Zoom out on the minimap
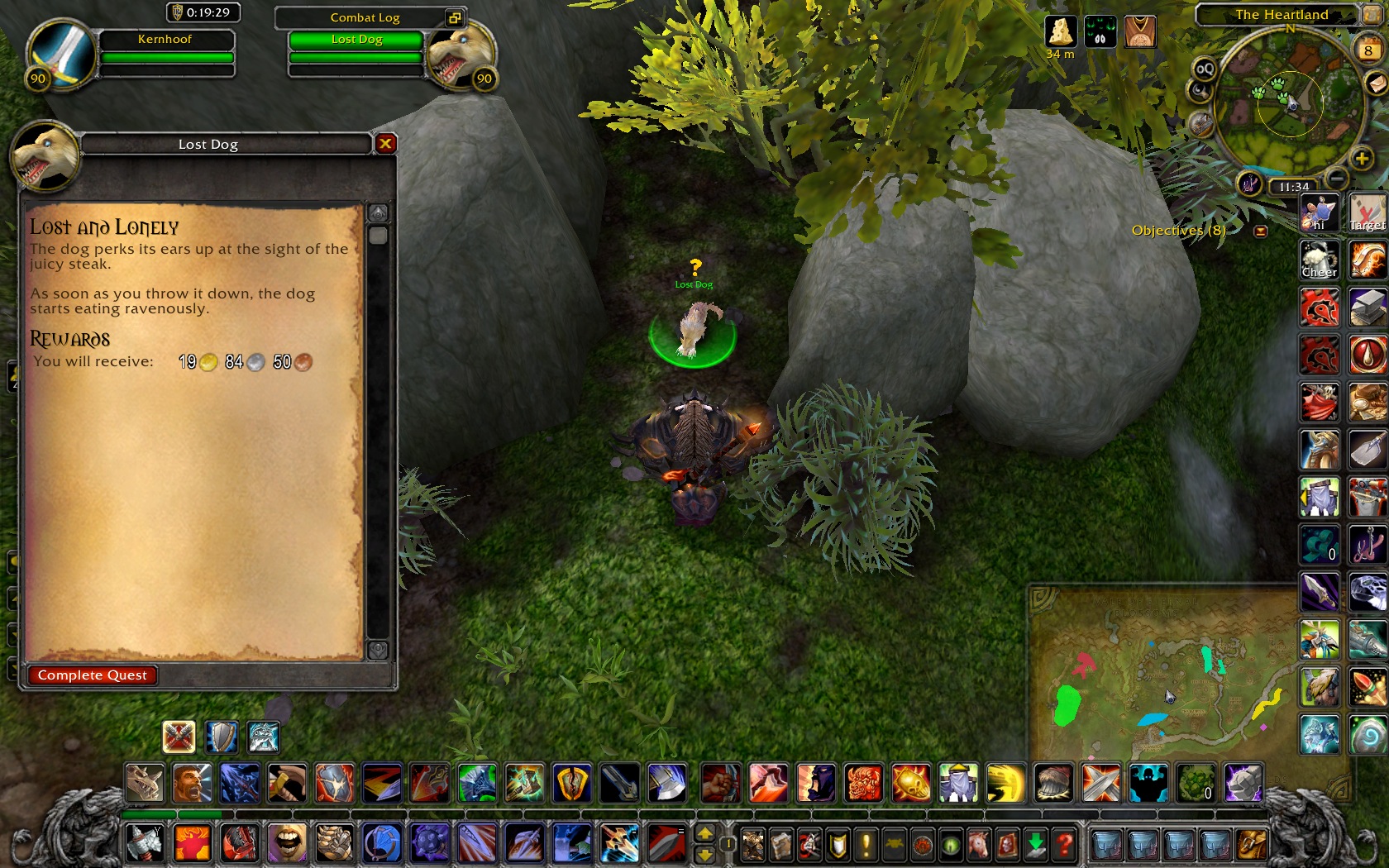Image resolution: width=1389 pixels, height=868 pixels. point(1336,178)
